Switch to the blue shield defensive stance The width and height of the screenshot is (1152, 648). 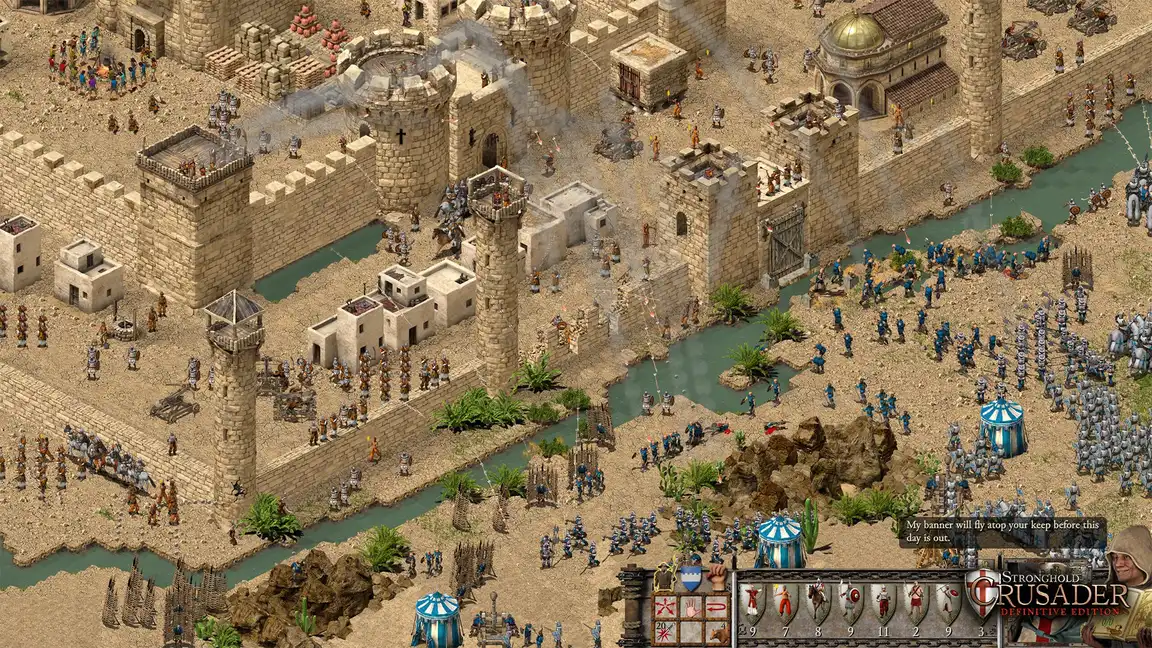(690, 578)
